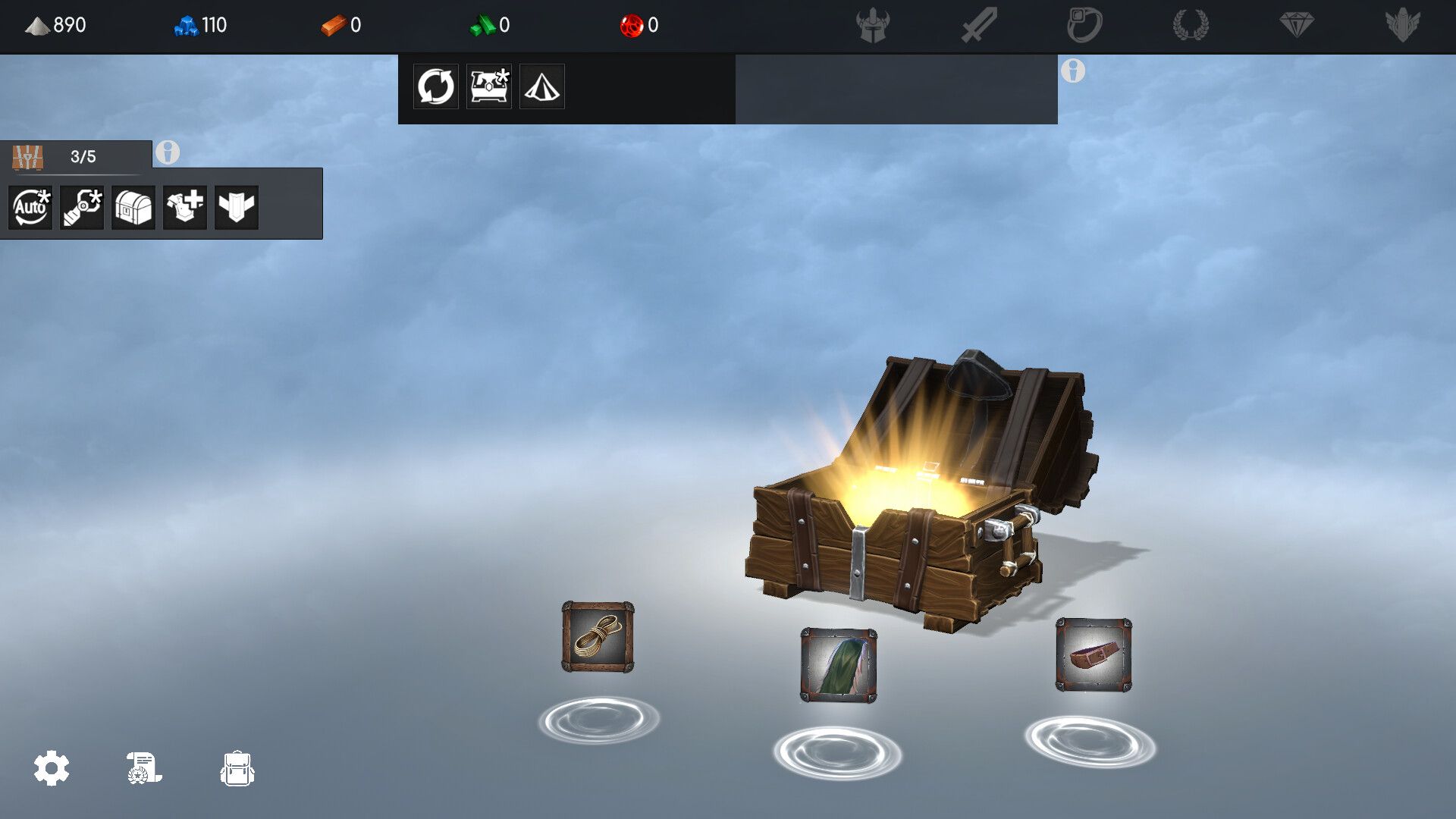
Task: Click the add item plus button
Action: (x=185, y=207)
